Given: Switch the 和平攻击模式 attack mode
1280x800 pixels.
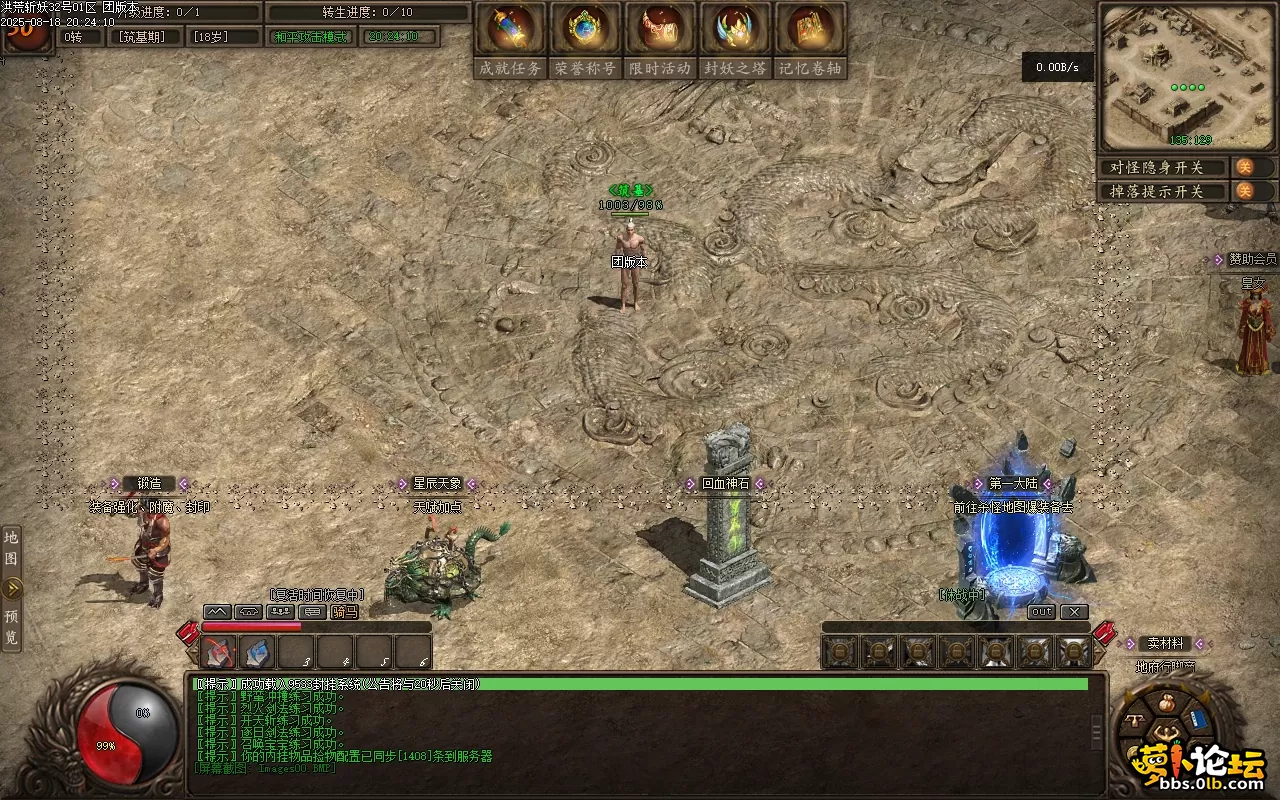Looking at the screenshot, I should click(x=311, y=37).
